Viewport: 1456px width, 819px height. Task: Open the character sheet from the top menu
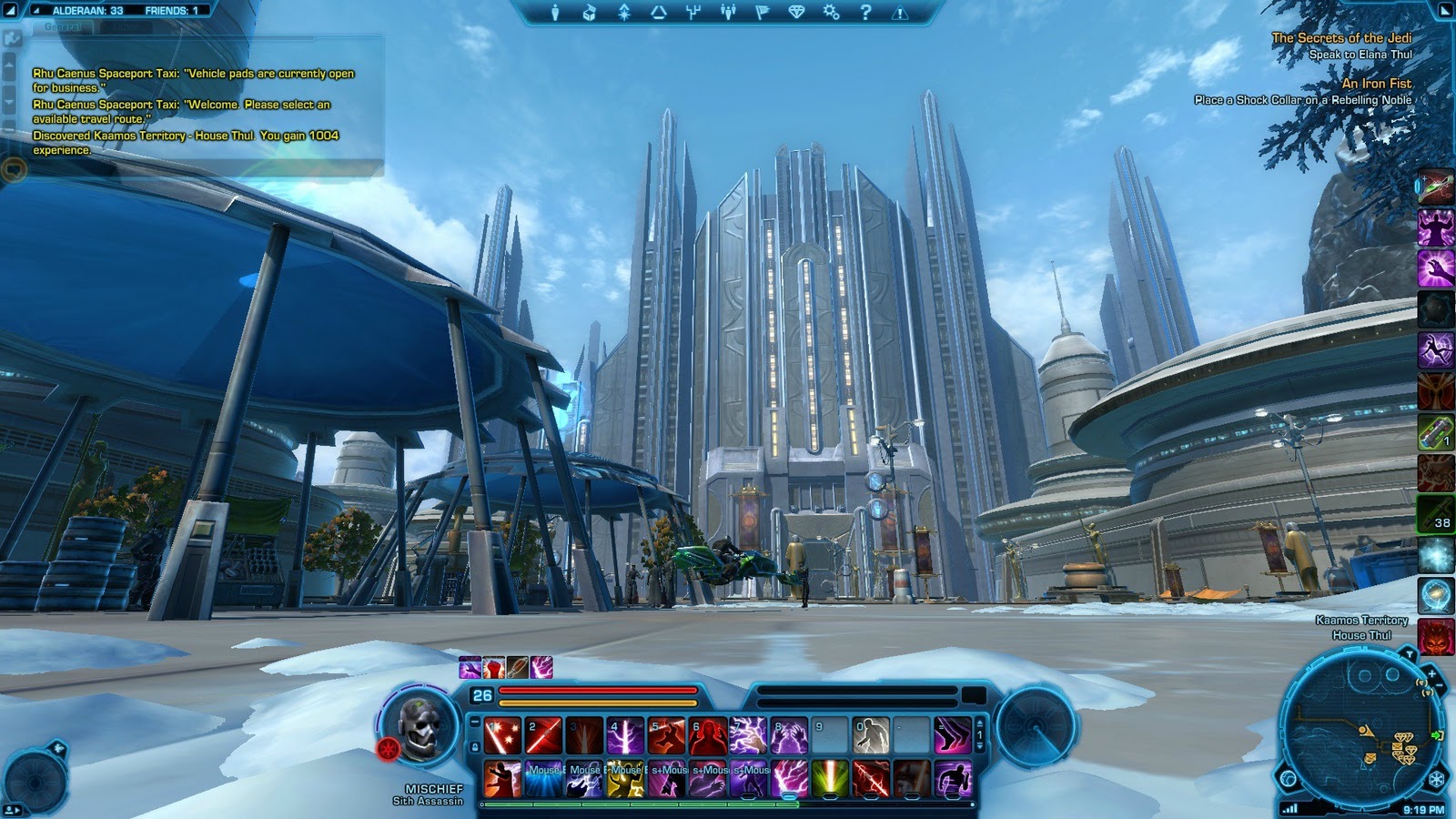coord(555,13)
